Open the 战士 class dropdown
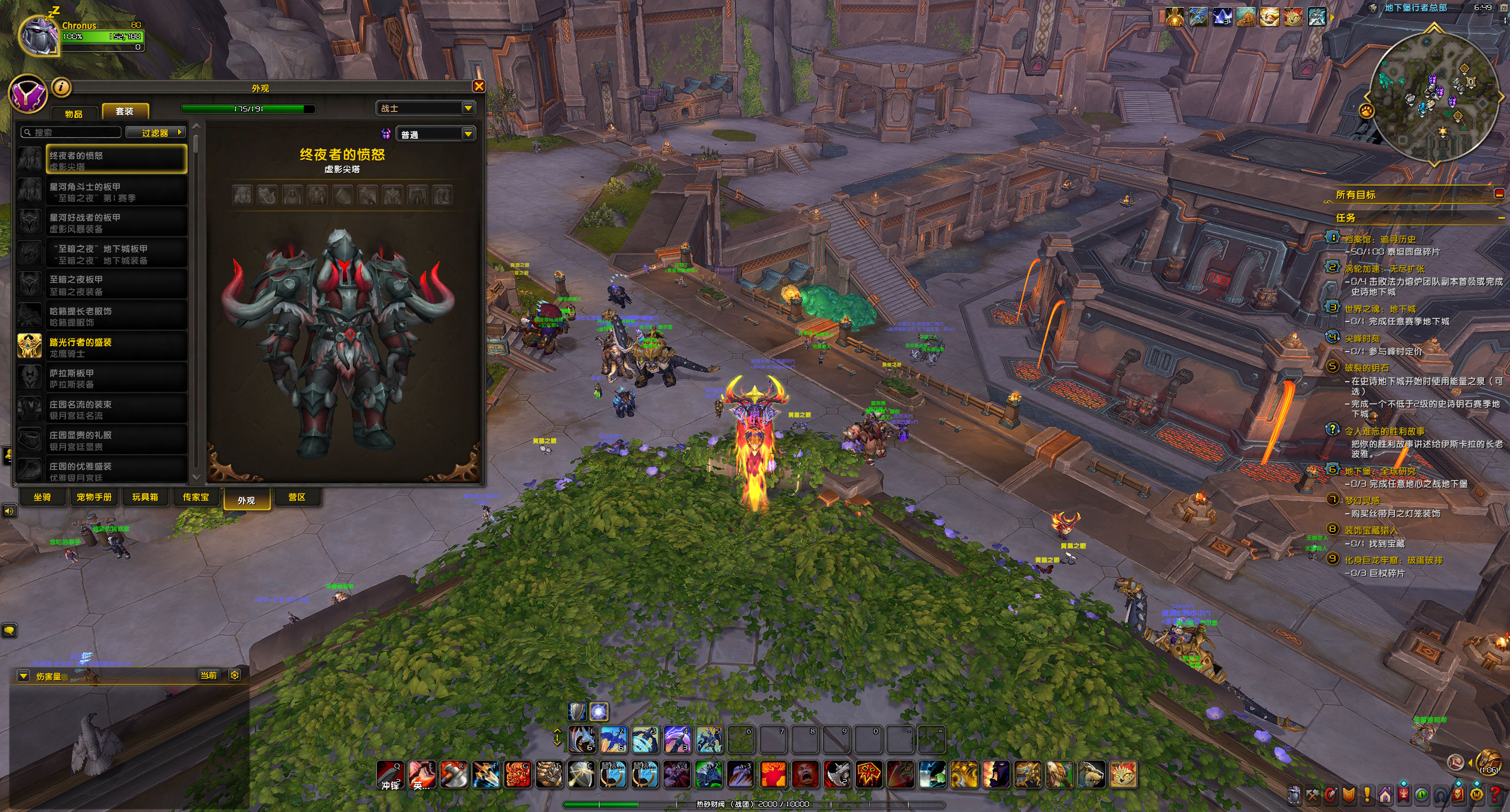The width and height of the screenshot is (1510, 812). tap(425, 108)
